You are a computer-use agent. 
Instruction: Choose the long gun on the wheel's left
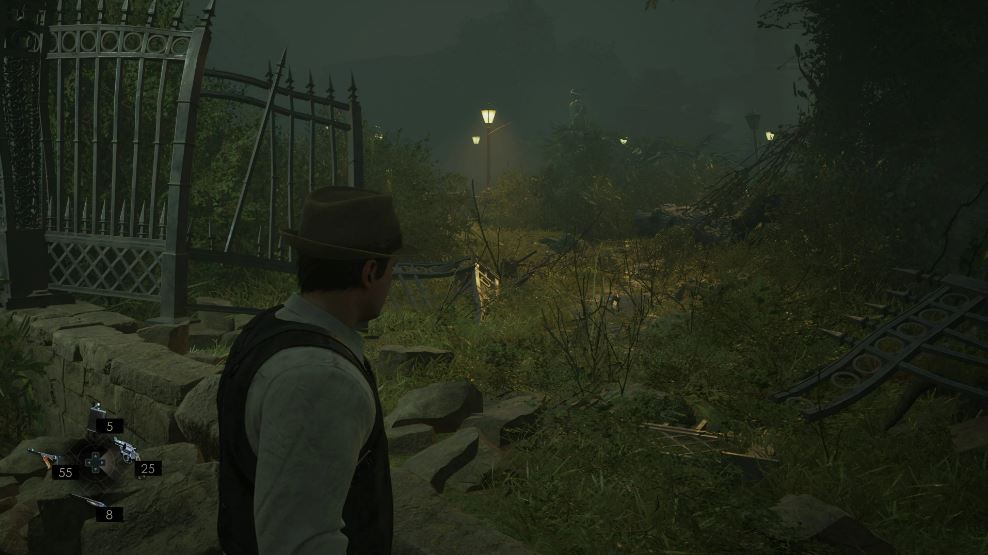(x=44, y=457)
